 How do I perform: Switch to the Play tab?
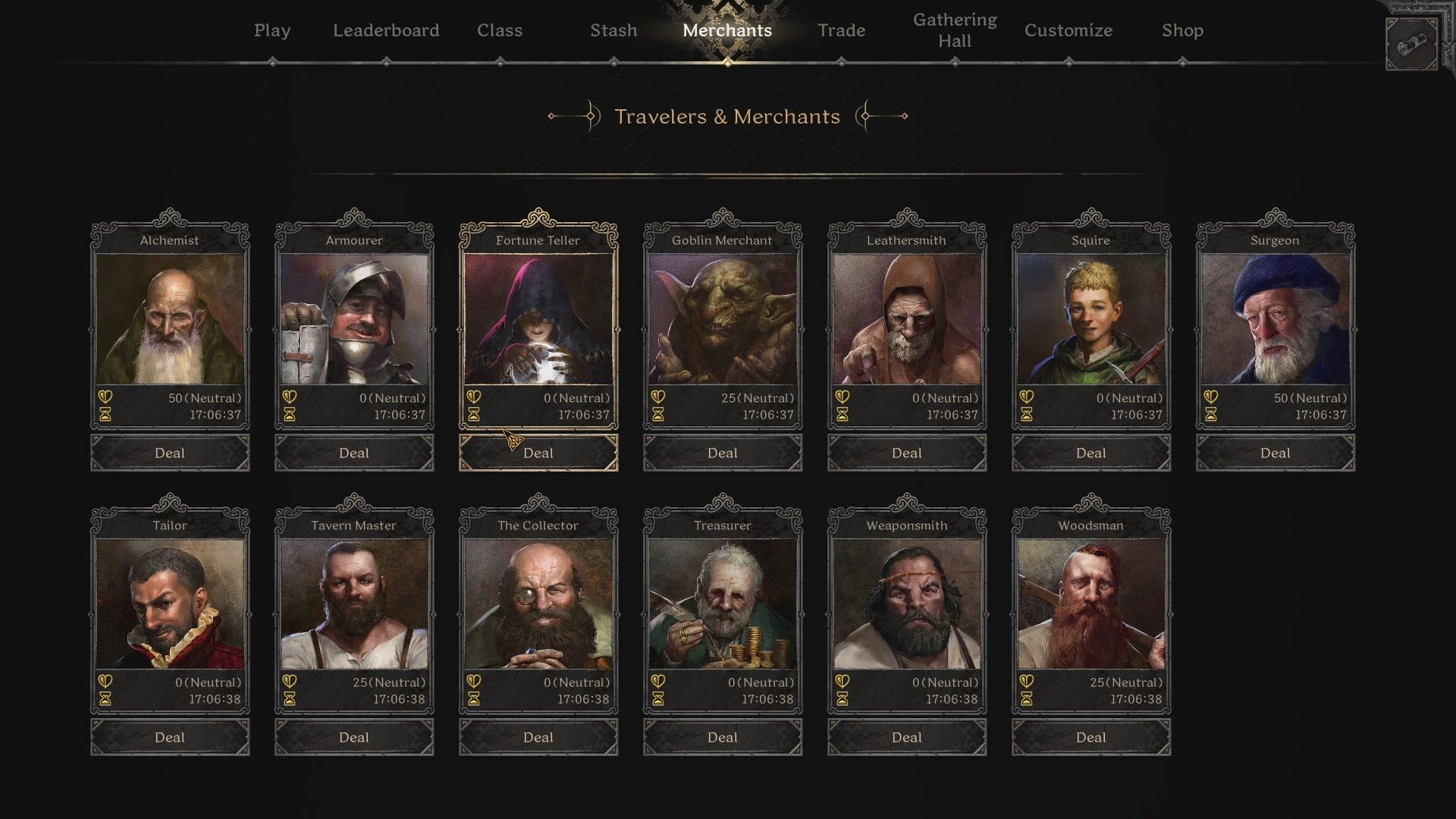pyautogui.click(x=272, y=30)
